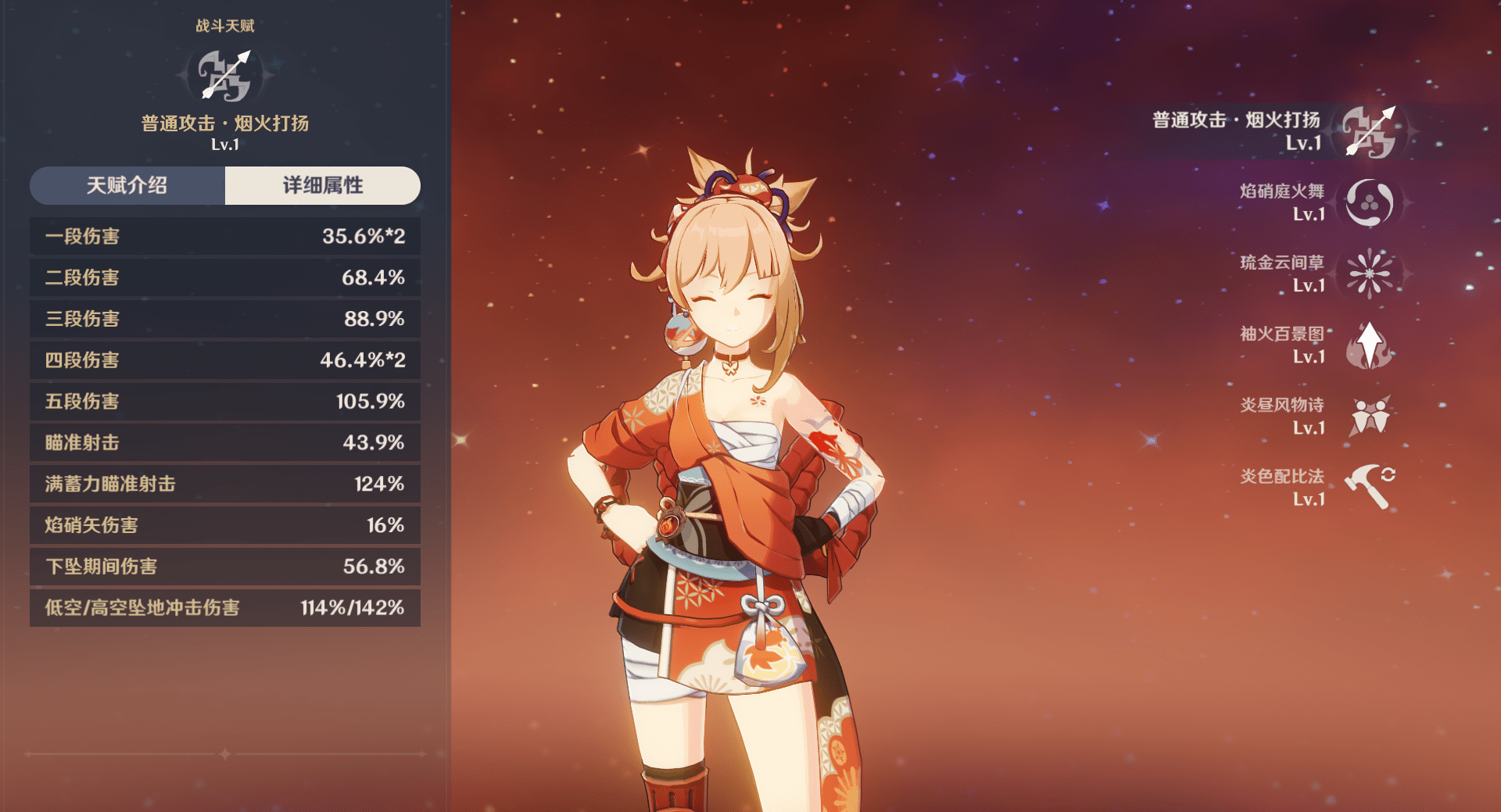Image resolution: width=1501 pixels, height=812 pixels.
Task: Show the 炎昼风物诗 passive talent
Action: pos(1369,416)
